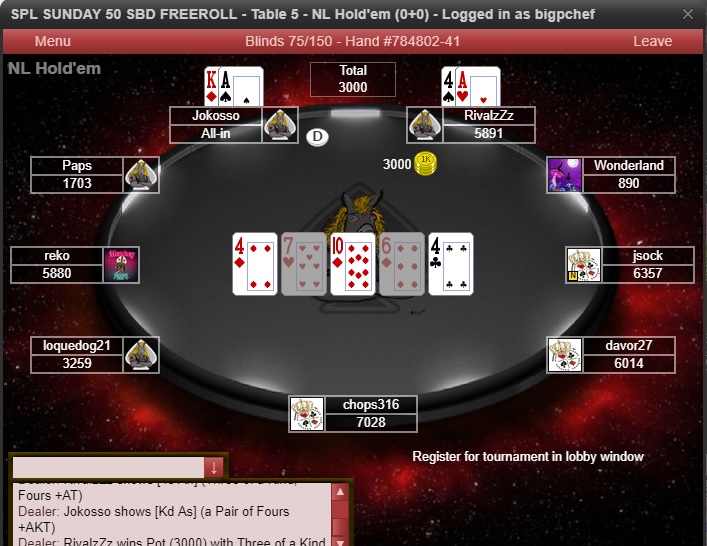Open the Menu in the top bar

[52, 41]
